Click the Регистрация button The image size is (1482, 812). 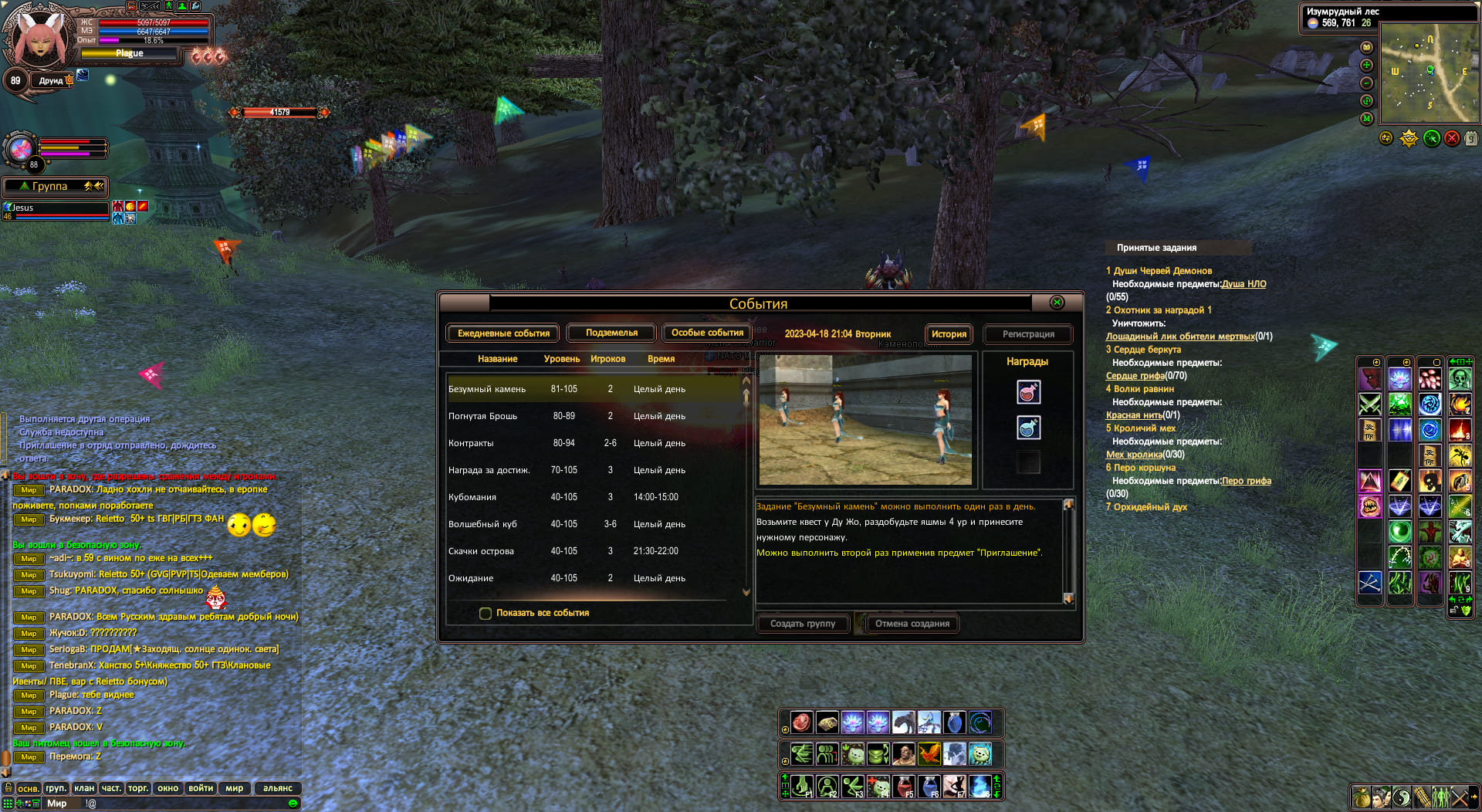[x=1028, y=334]
